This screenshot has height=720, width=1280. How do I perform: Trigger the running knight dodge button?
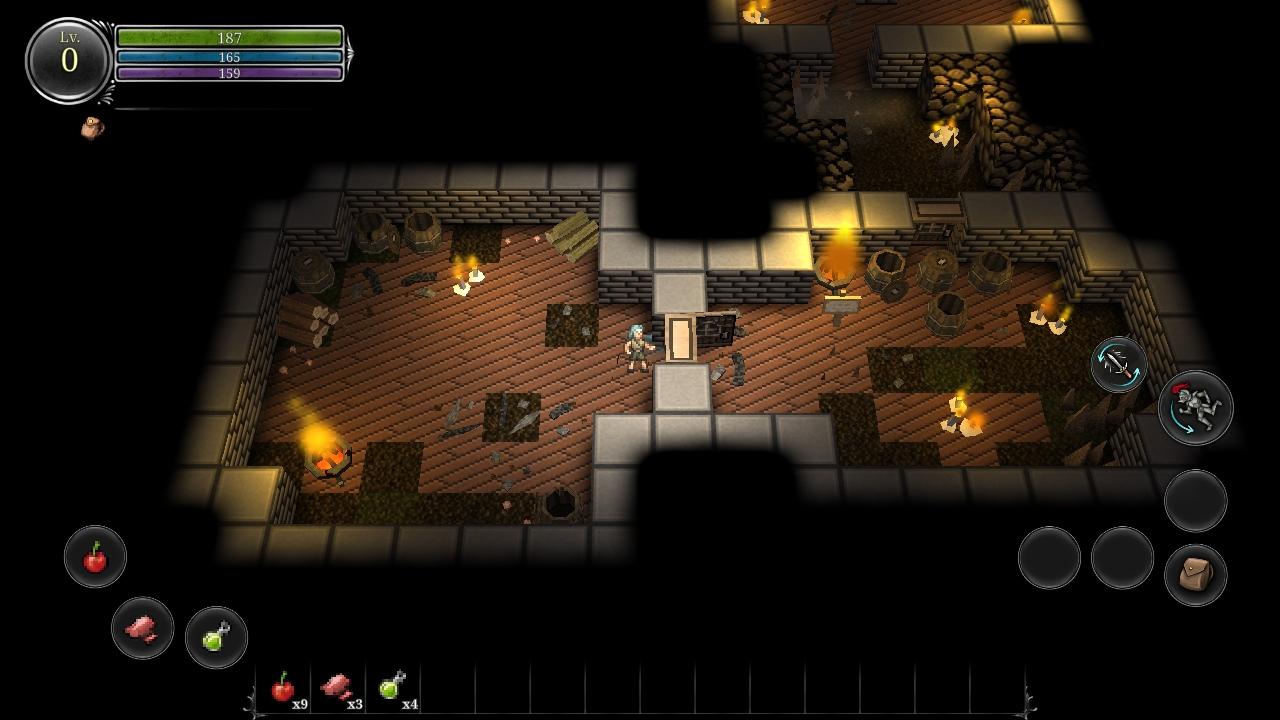1195,407
